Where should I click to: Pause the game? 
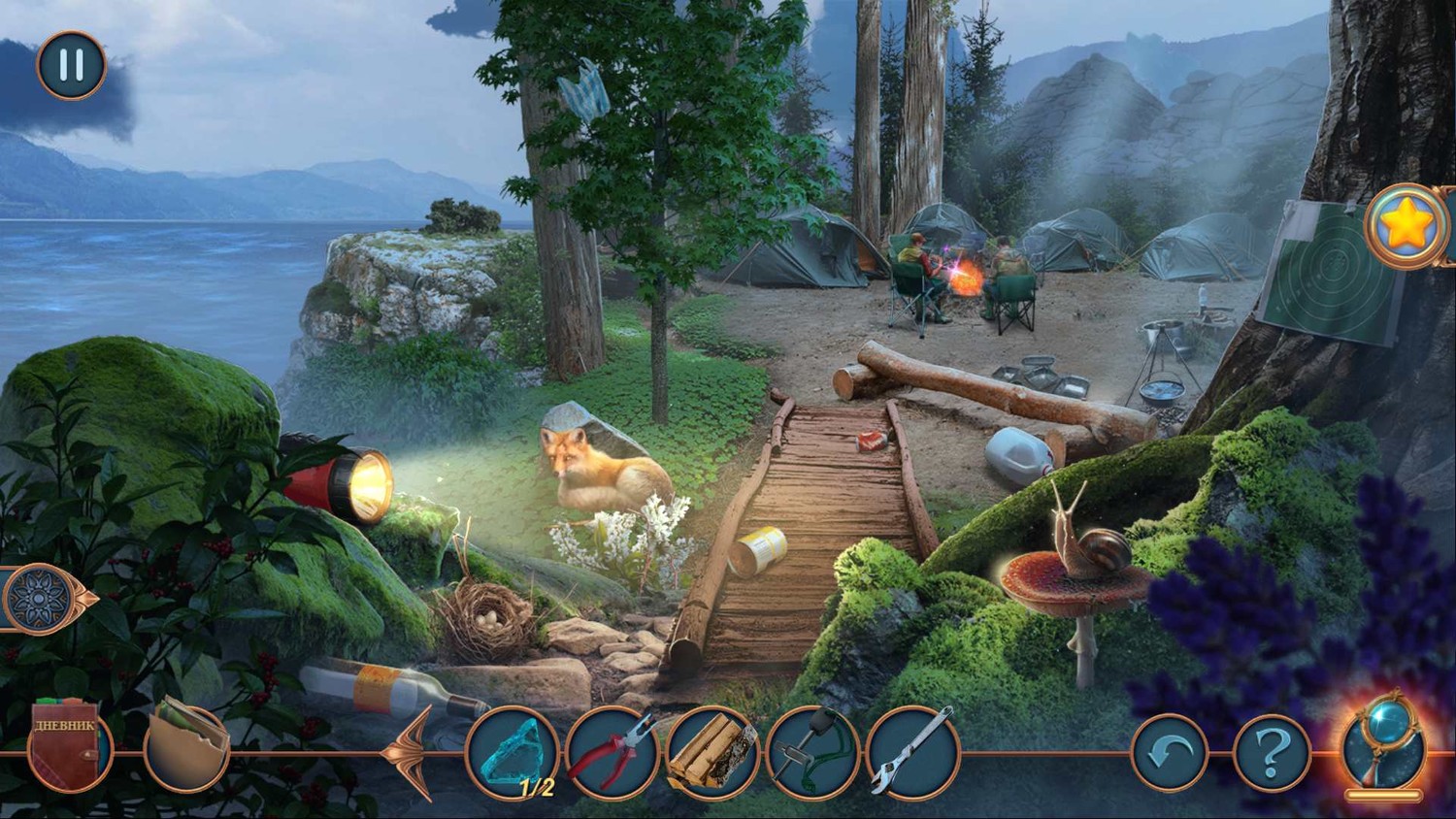pyautogui.click(x=71, y=65)
